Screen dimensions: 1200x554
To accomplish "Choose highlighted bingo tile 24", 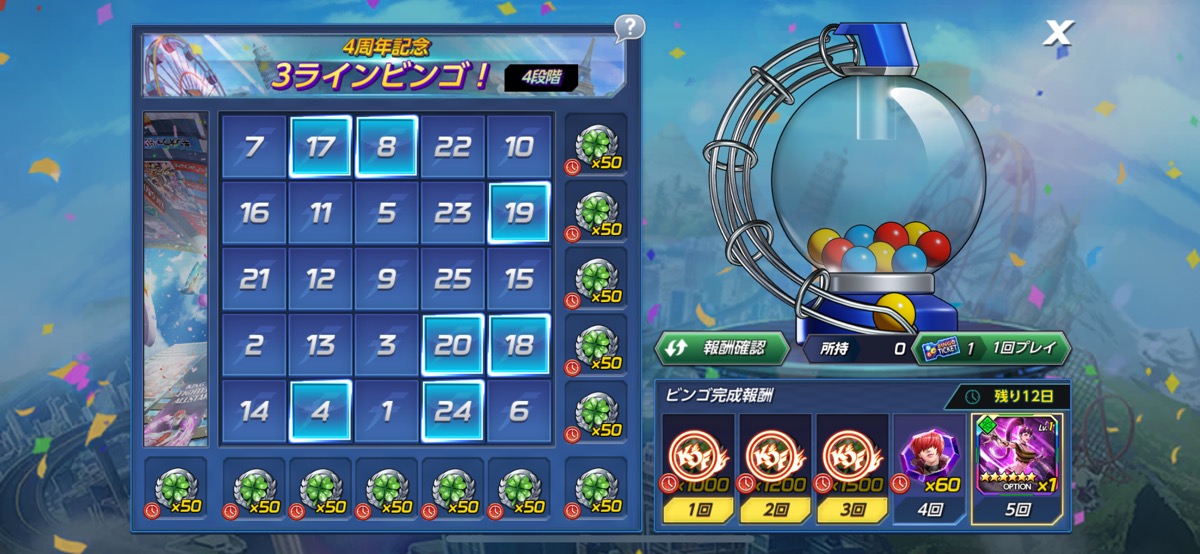I will point(453,411).
